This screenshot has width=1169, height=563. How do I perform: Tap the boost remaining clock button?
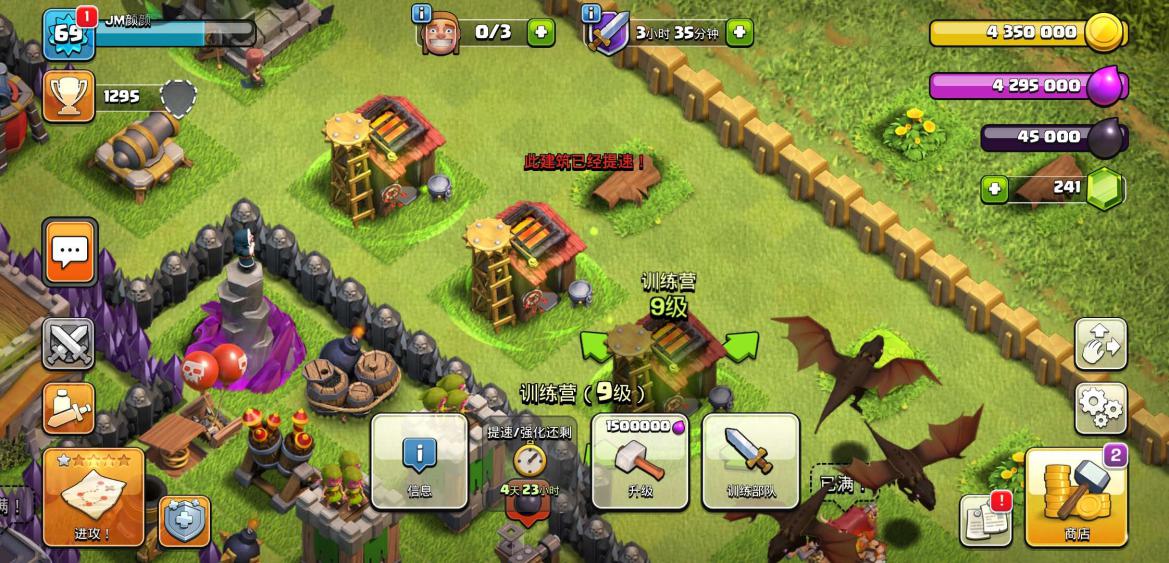click(530, 461)
